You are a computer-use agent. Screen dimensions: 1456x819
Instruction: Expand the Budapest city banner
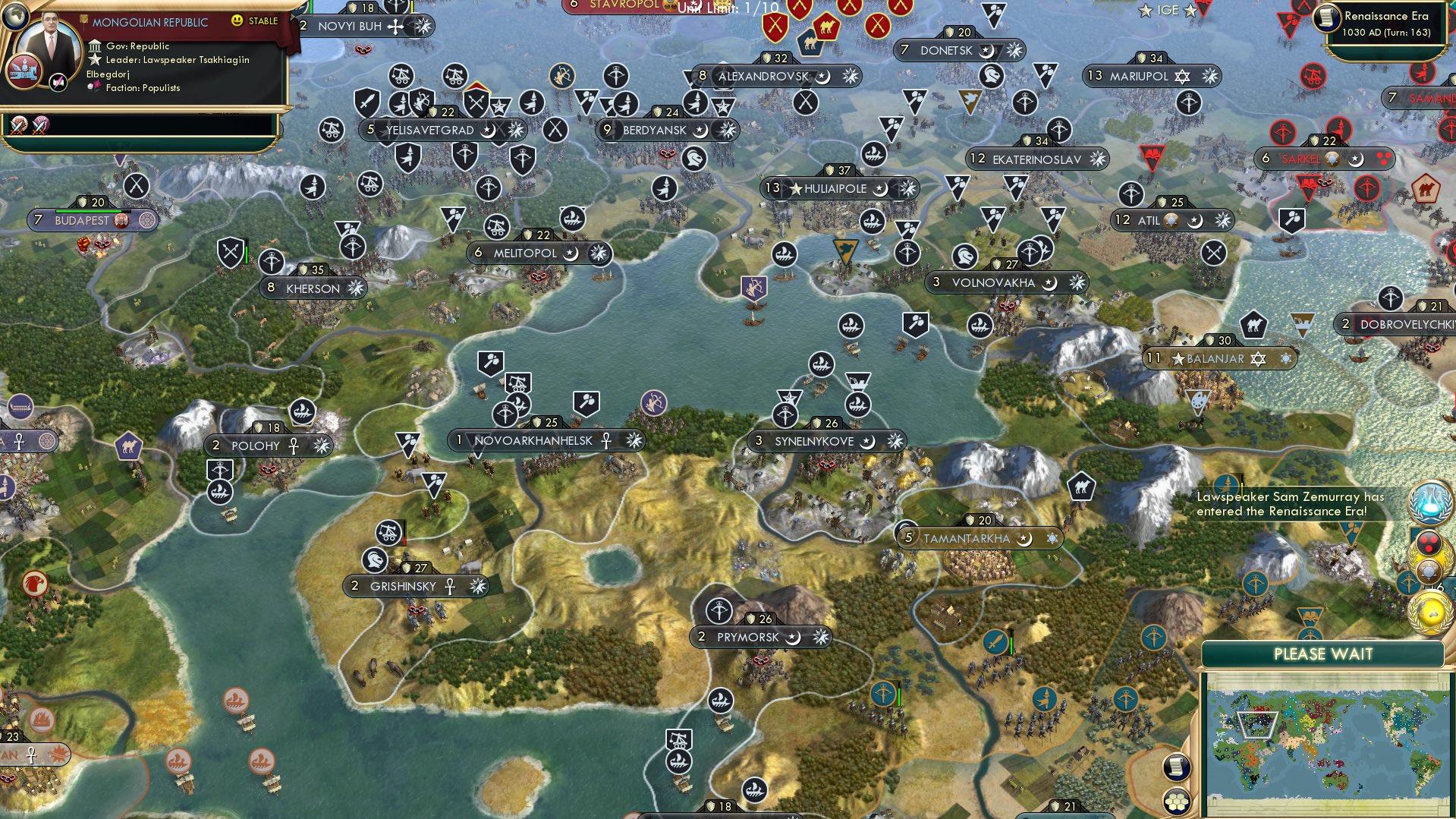point(91,221)
